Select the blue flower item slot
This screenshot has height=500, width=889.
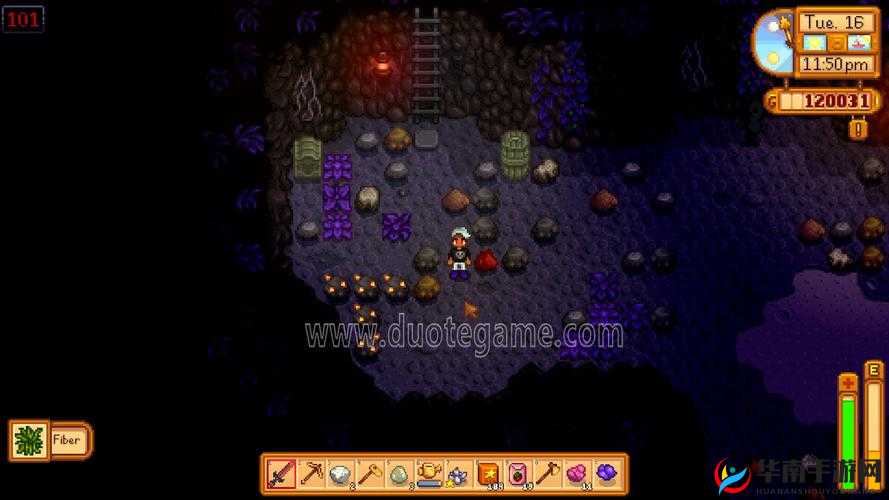coord(458,473)
